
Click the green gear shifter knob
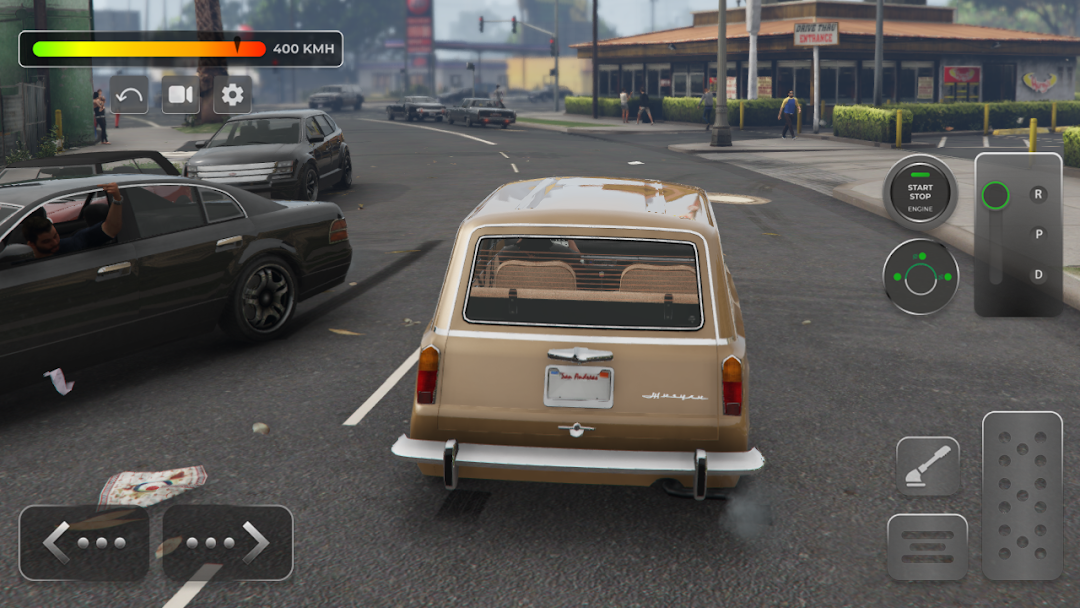click(995, 195)
